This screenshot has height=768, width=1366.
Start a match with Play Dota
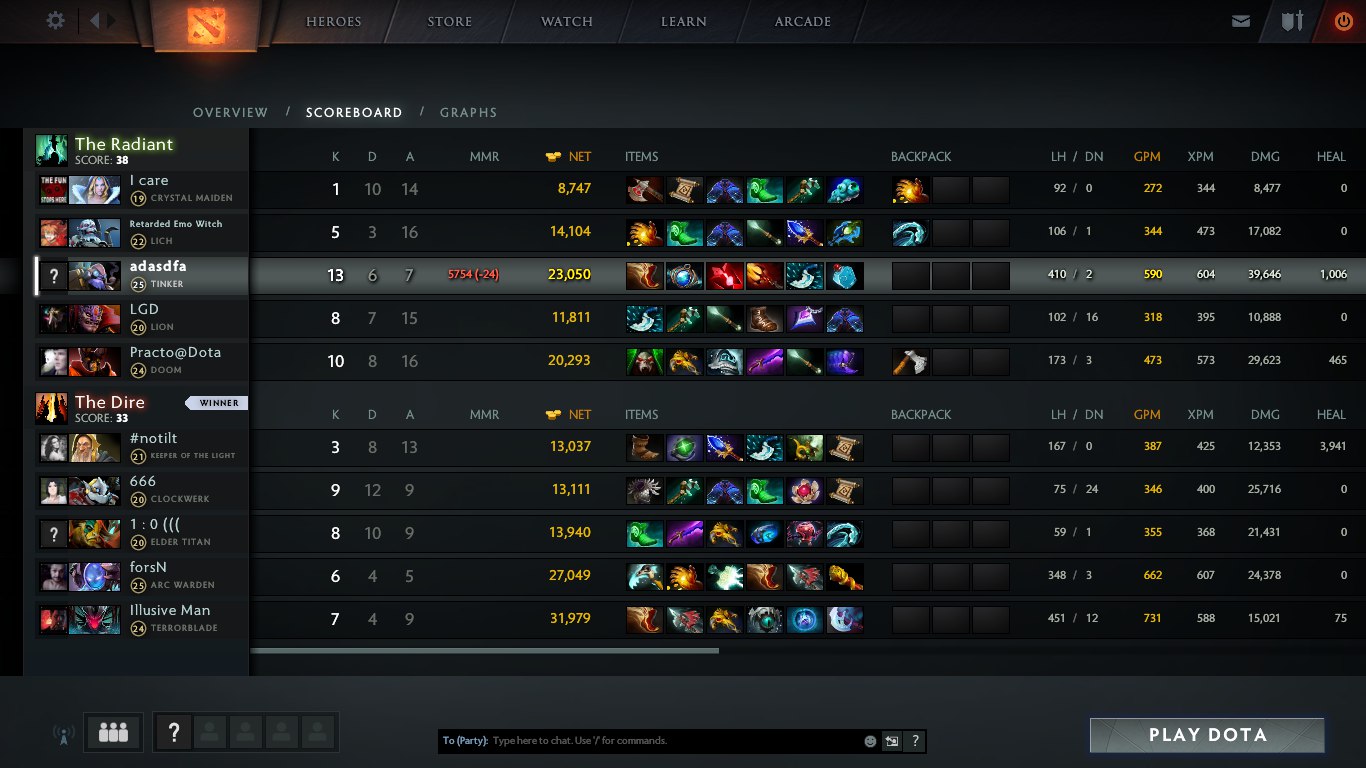pos(1207,735)
